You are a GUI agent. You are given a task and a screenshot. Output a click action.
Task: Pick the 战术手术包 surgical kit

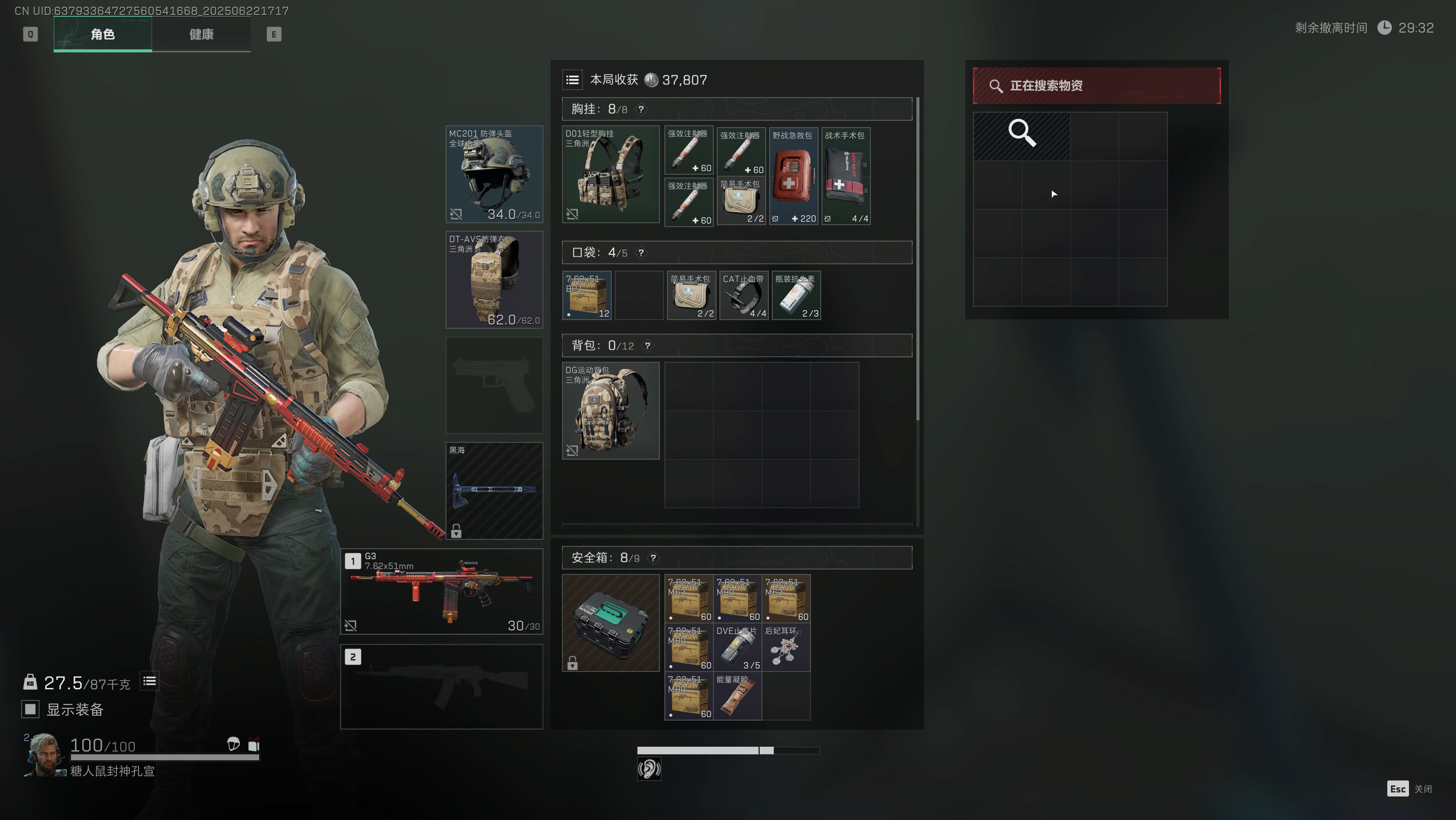coord(845,177)
